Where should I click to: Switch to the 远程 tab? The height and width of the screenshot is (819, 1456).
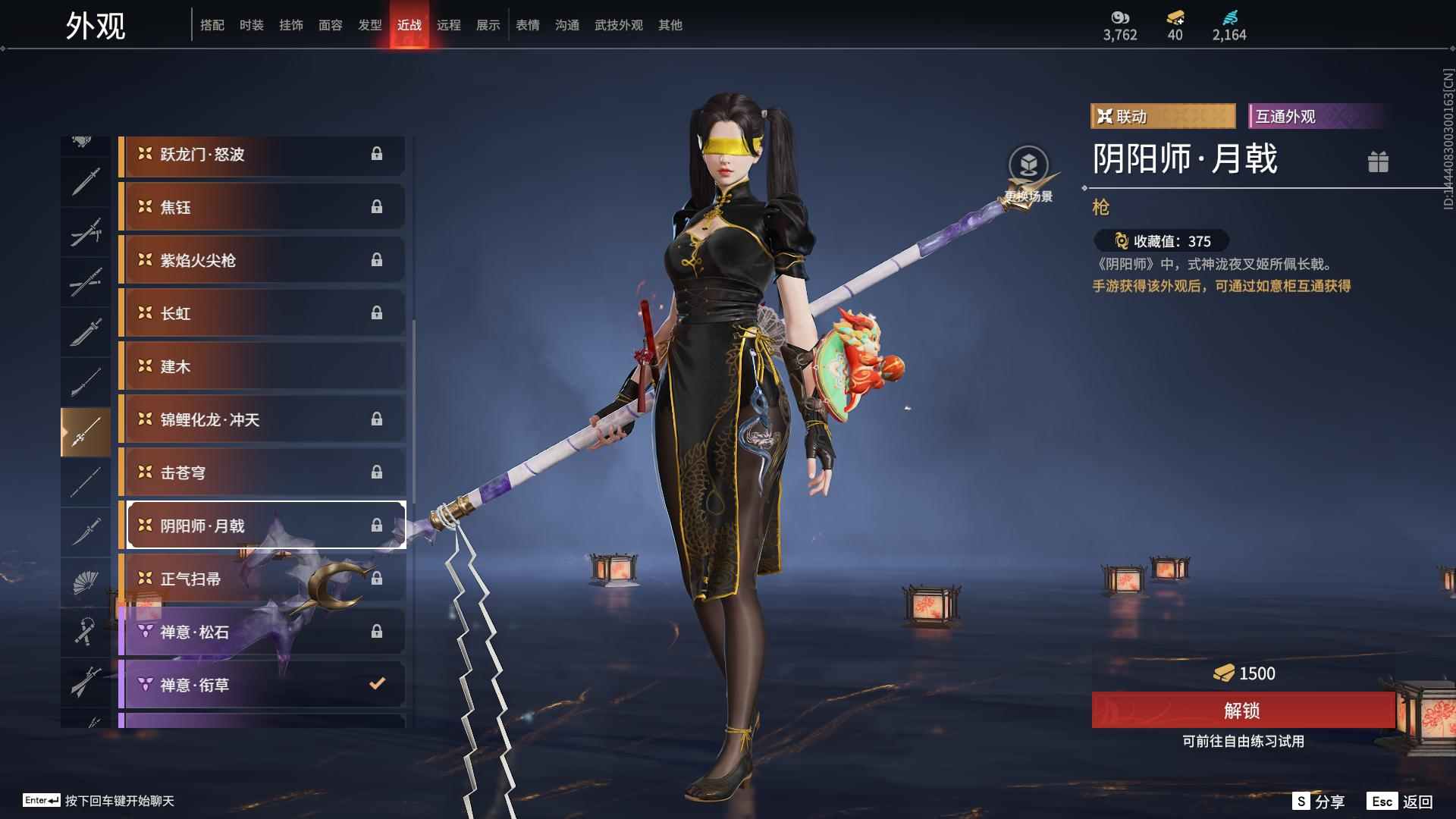449,25
